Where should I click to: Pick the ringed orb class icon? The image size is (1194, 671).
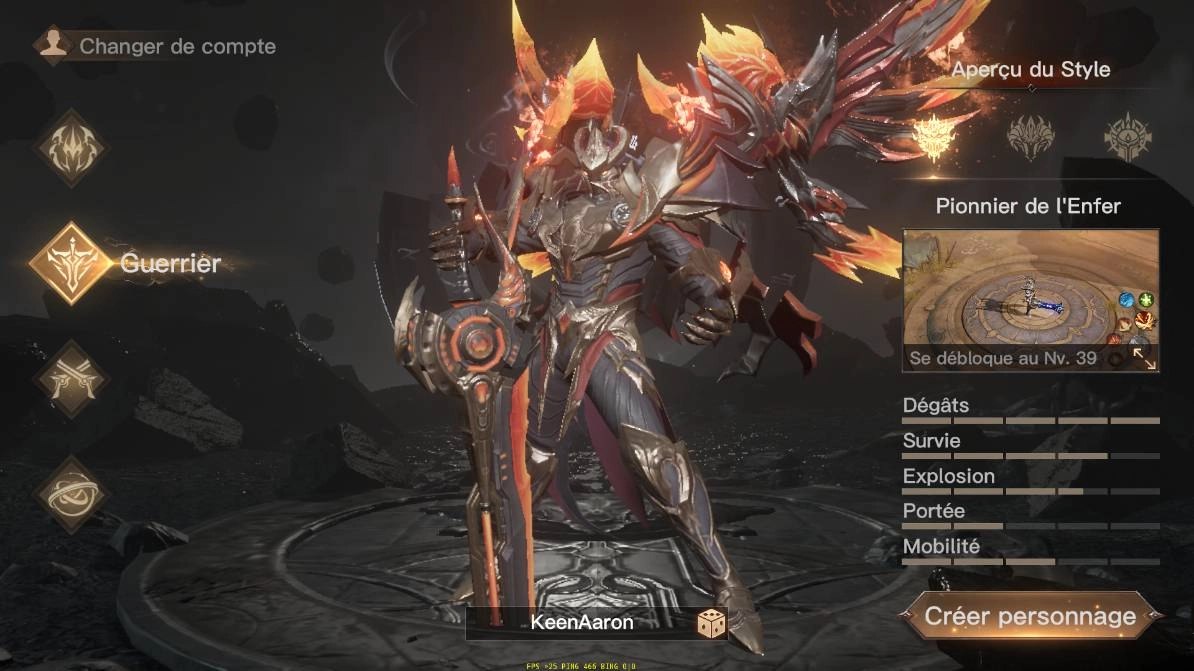(71, 493)
